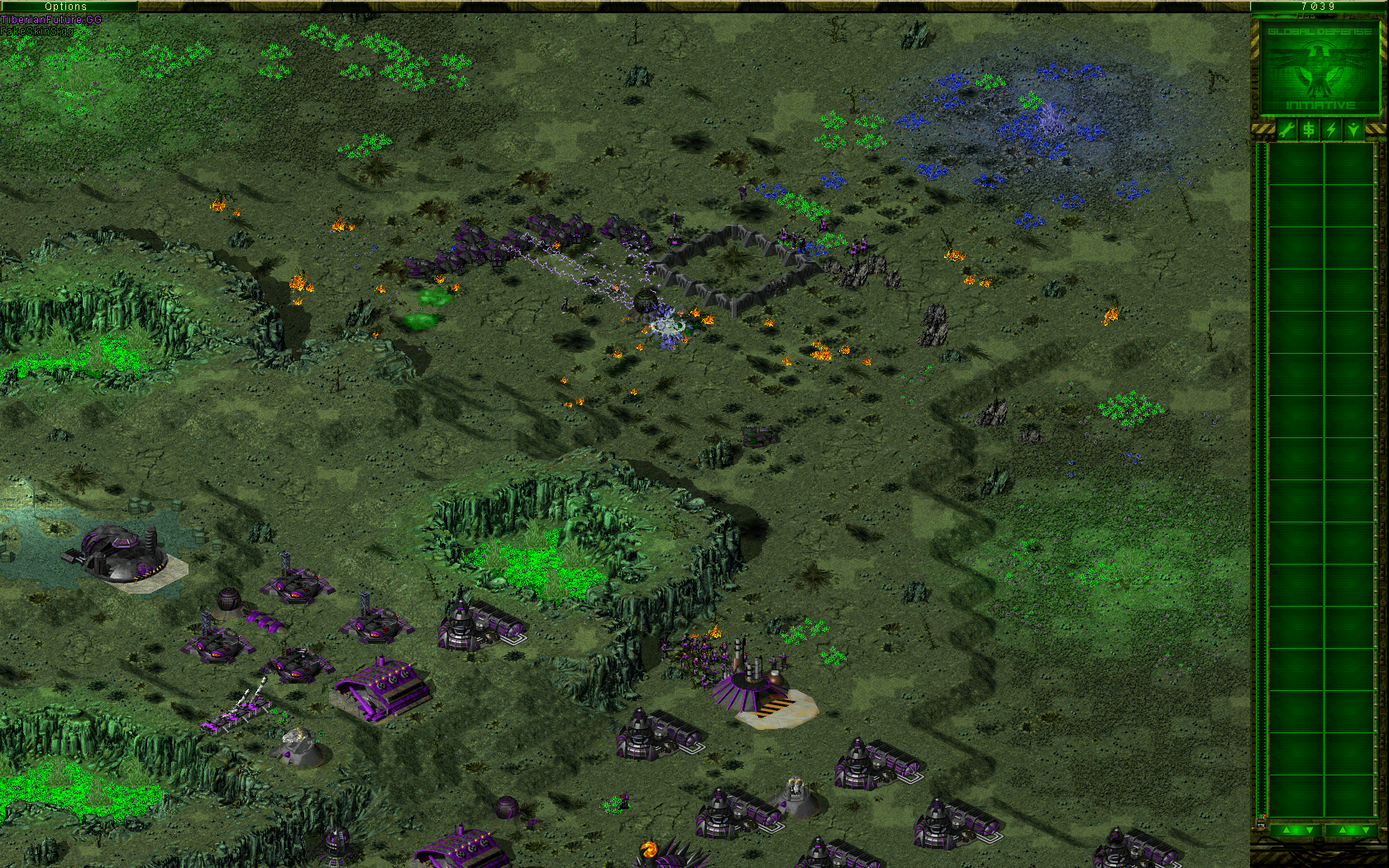Click the dollar sign icon in the sidebar

click(x=1309, y=130)
